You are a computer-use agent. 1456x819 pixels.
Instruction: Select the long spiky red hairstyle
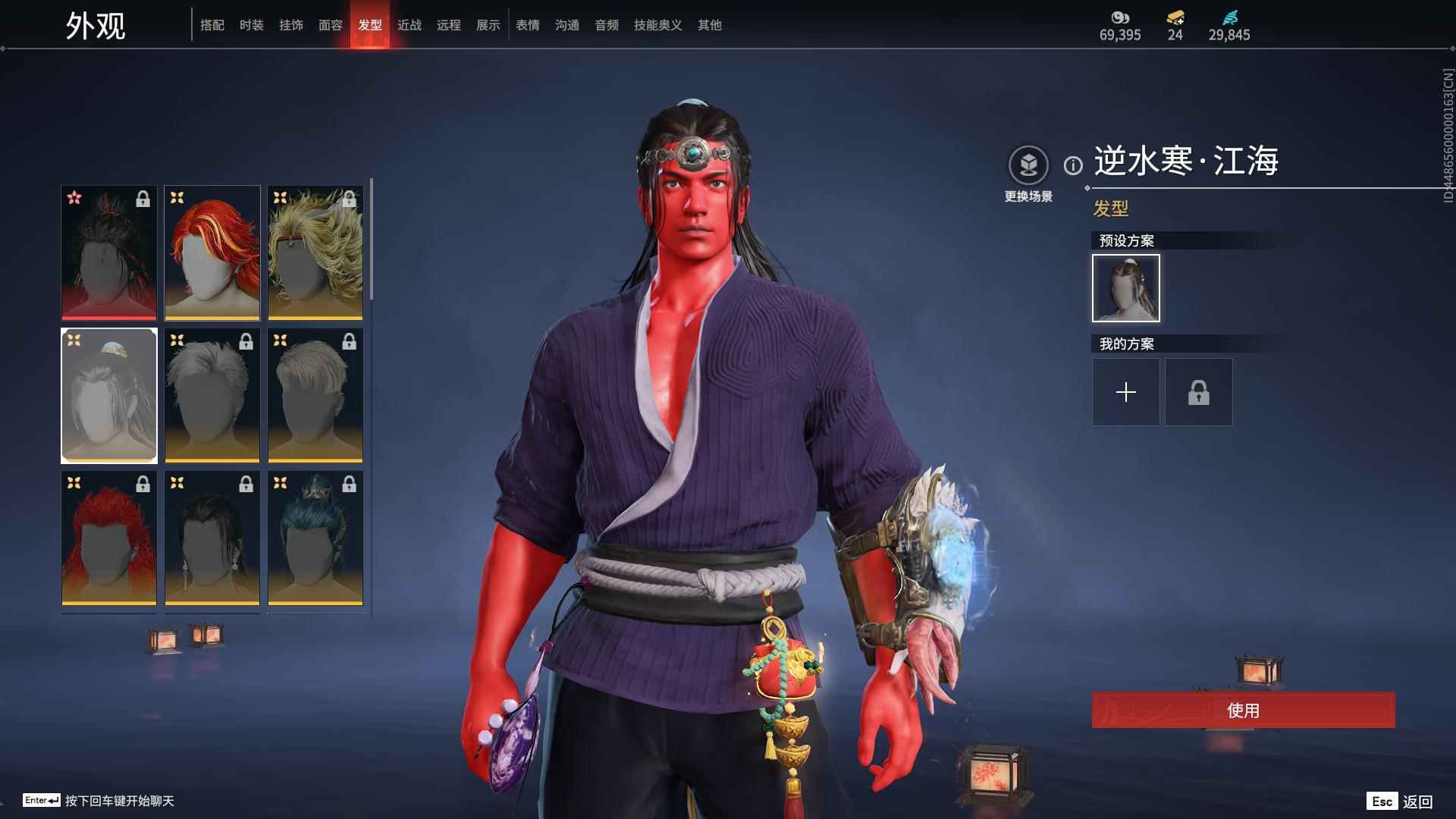point(109,538)
